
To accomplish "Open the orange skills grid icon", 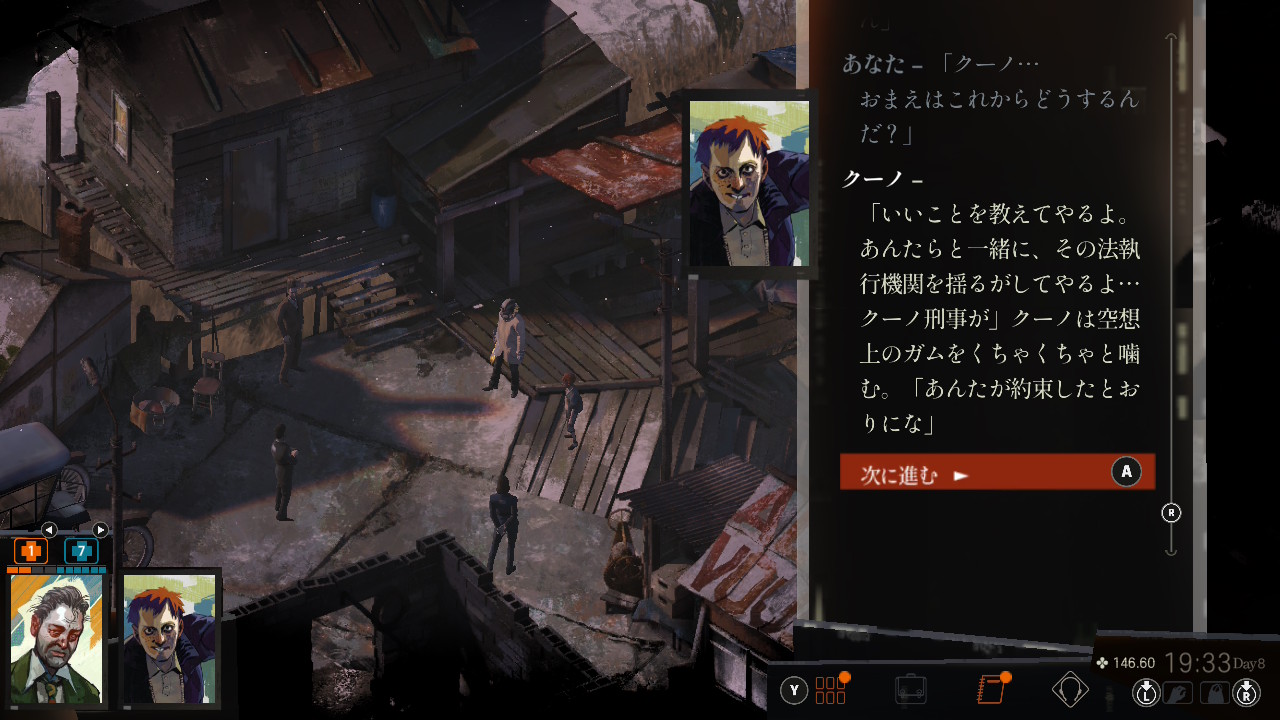I will tap(831, 690).
